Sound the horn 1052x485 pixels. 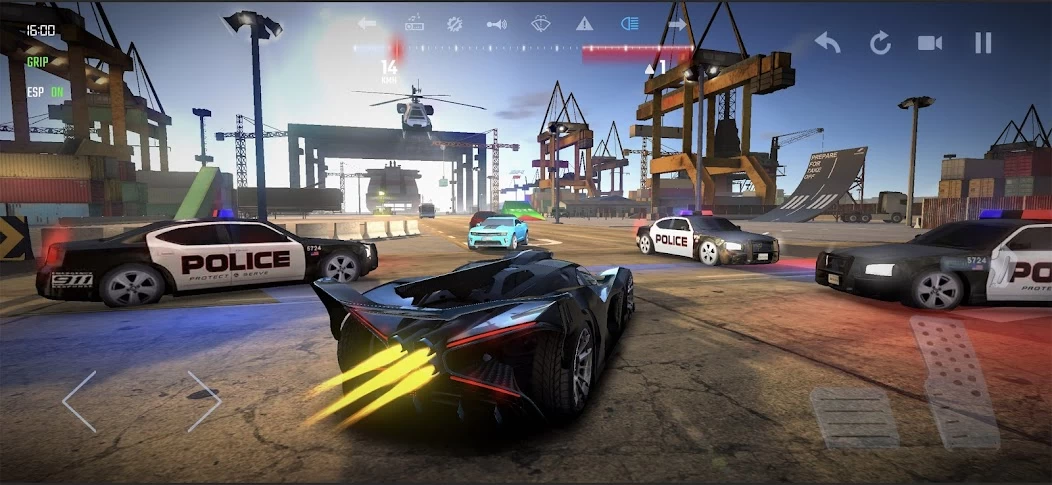tap(497, 23)
